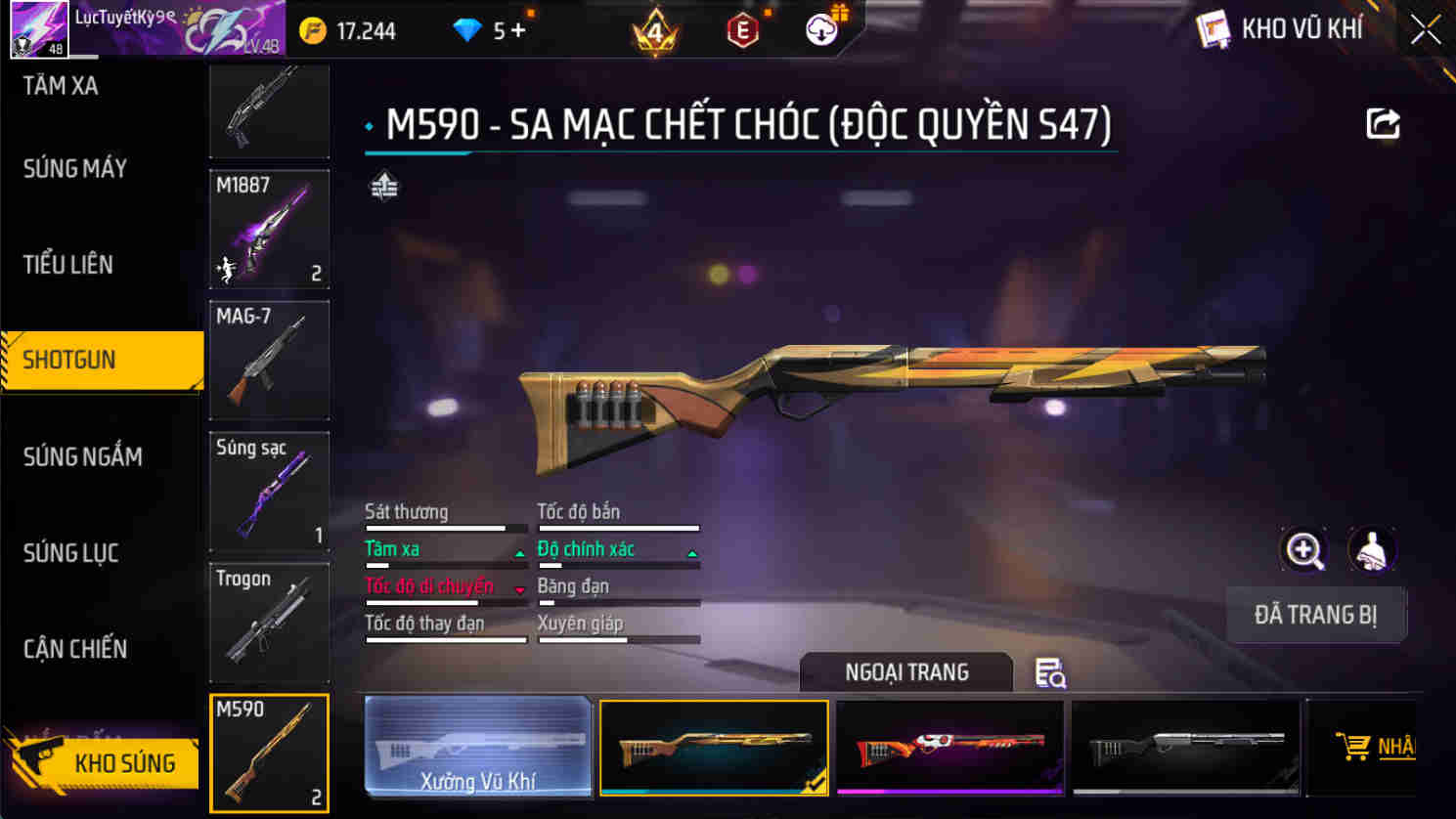Image resolution: width=1456 pixels, height=819 pixels.
Task: Click the gold coin balance icon
Action: (x=313, y=30)
